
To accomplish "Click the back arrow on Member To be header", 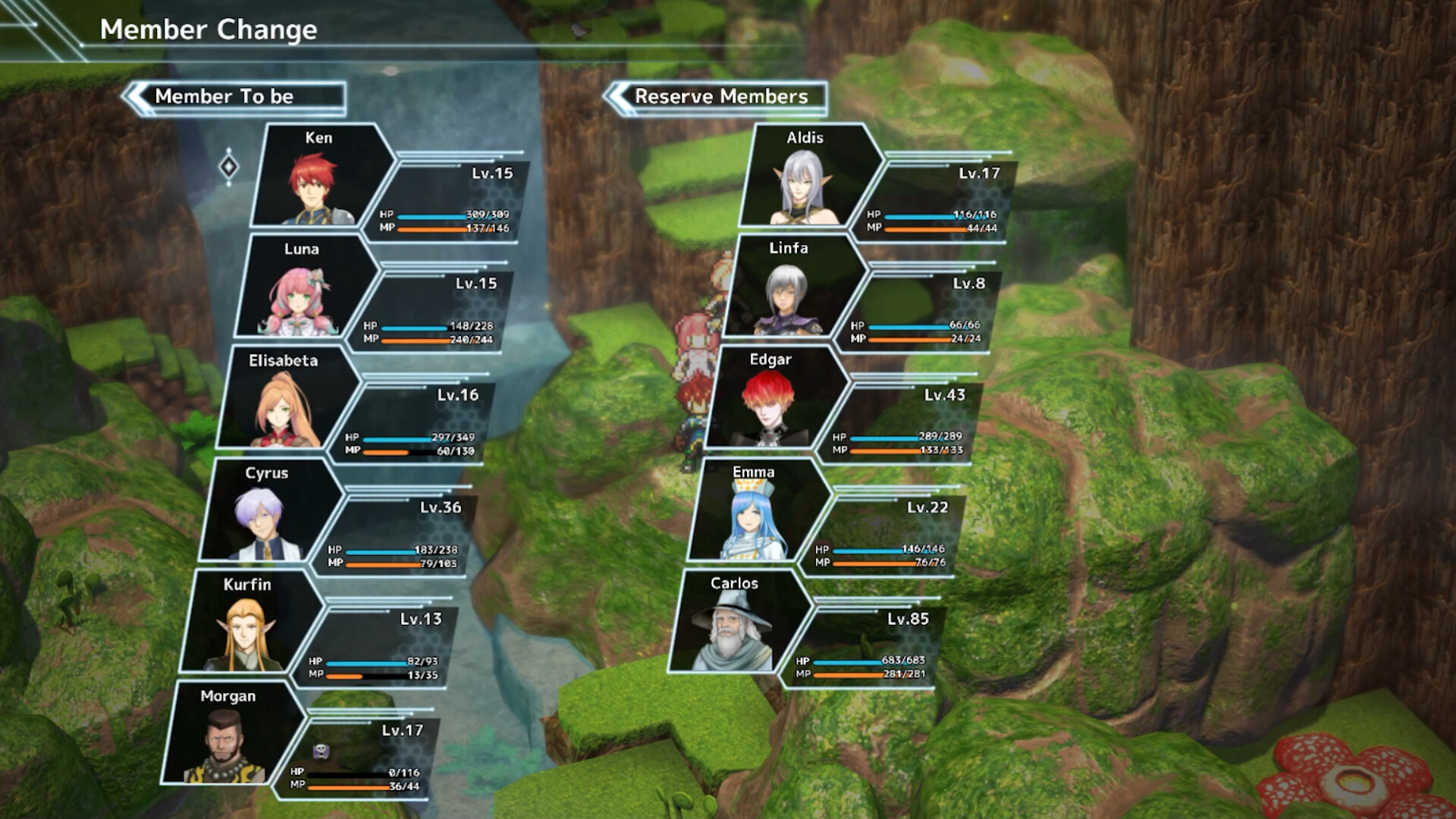I will (x=136, y=97).
